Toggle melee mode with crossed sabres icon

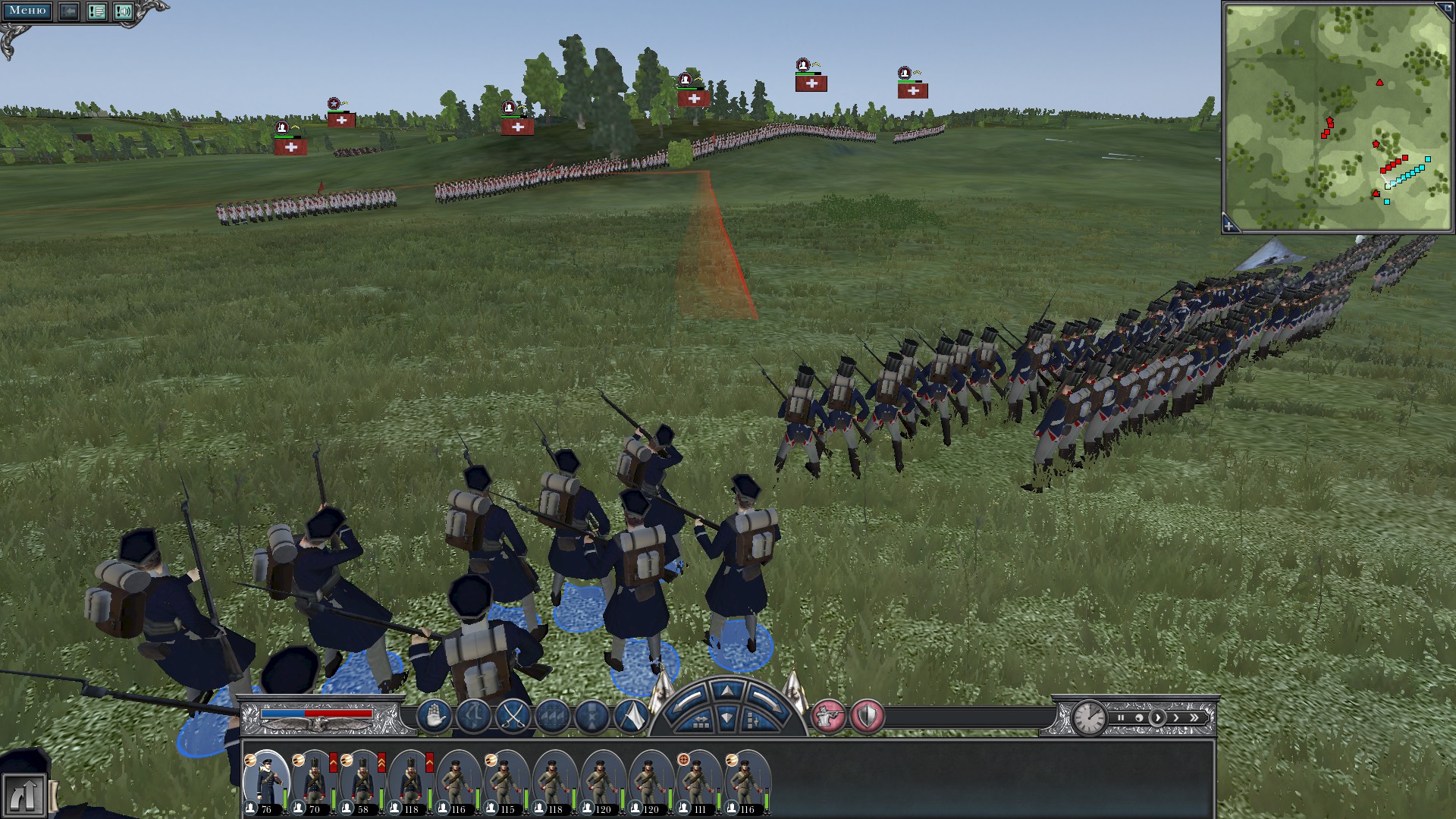click(513, 716)
